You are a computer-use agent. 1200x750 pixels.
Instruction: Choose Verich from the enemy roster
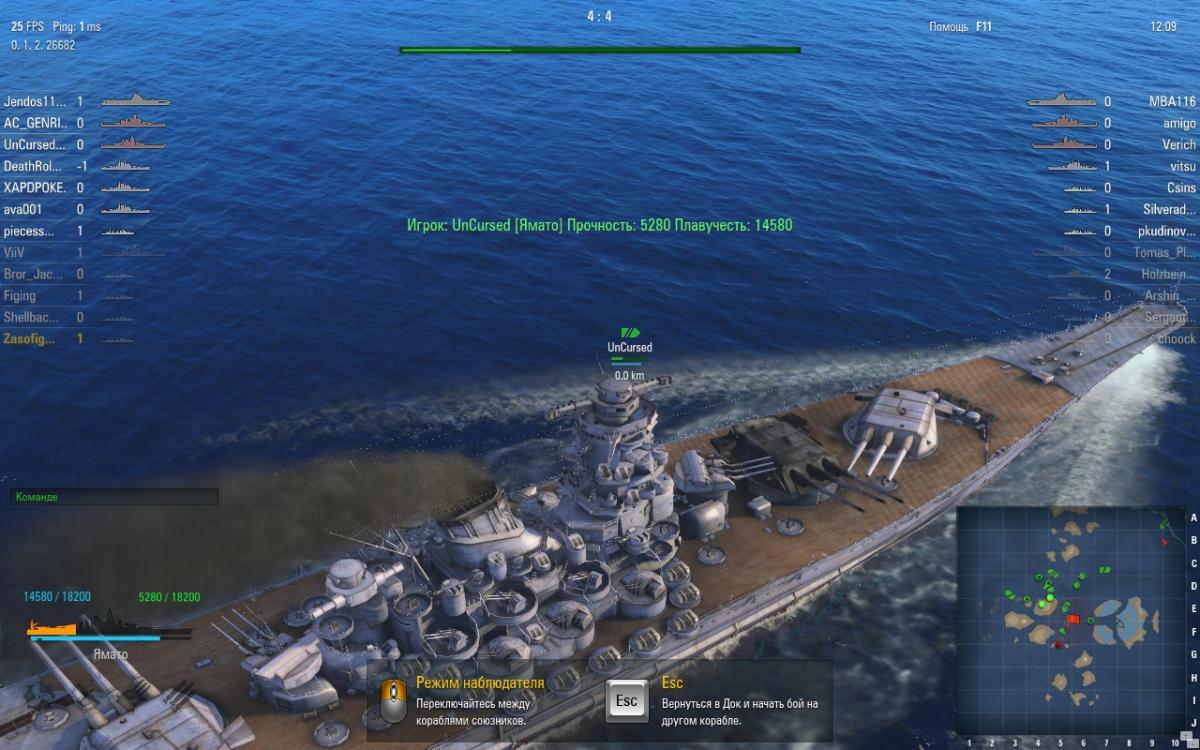1178,145
